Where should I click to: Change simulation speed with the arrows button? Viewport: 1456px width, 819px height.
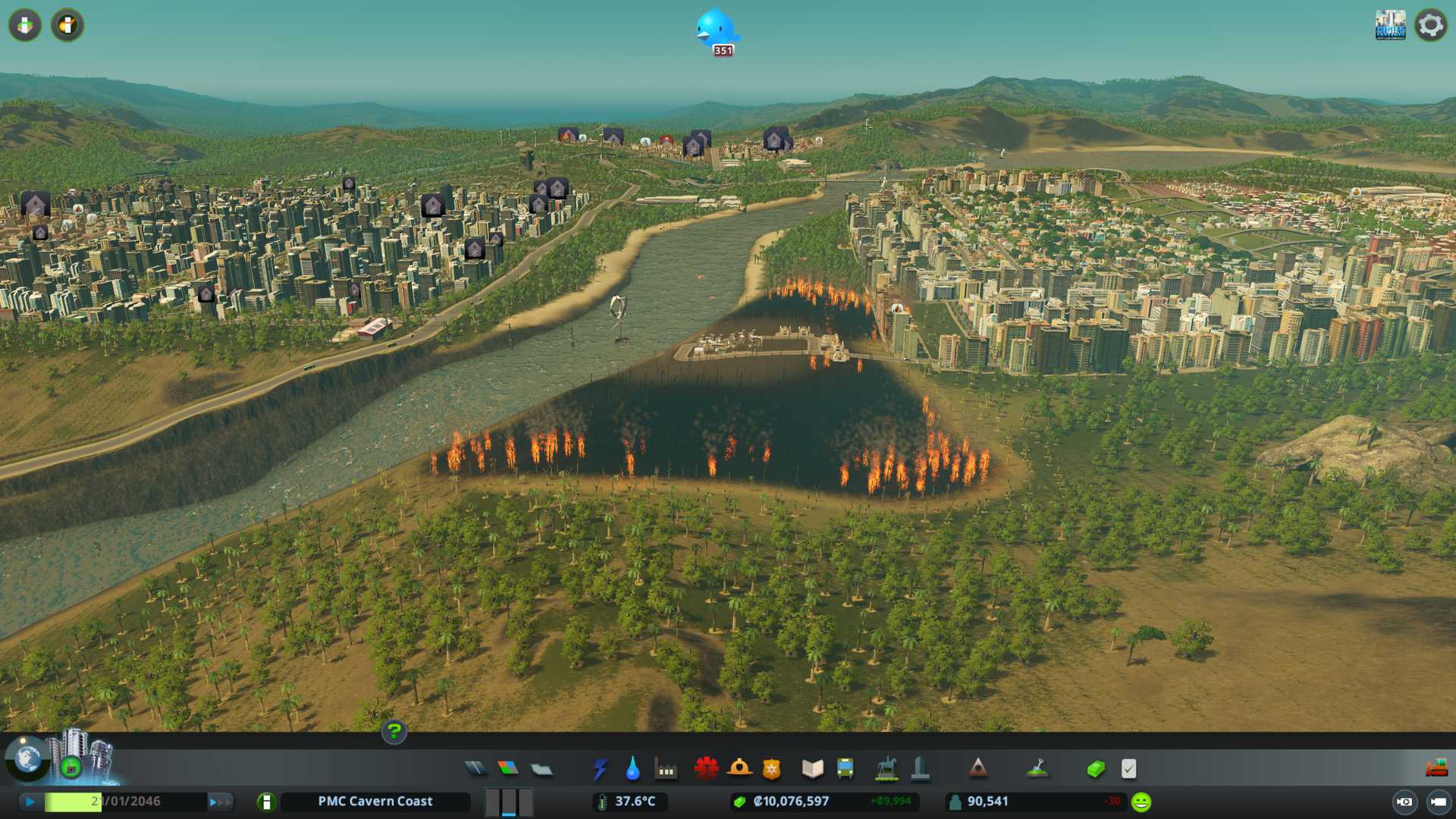click(x=221, y=802)
